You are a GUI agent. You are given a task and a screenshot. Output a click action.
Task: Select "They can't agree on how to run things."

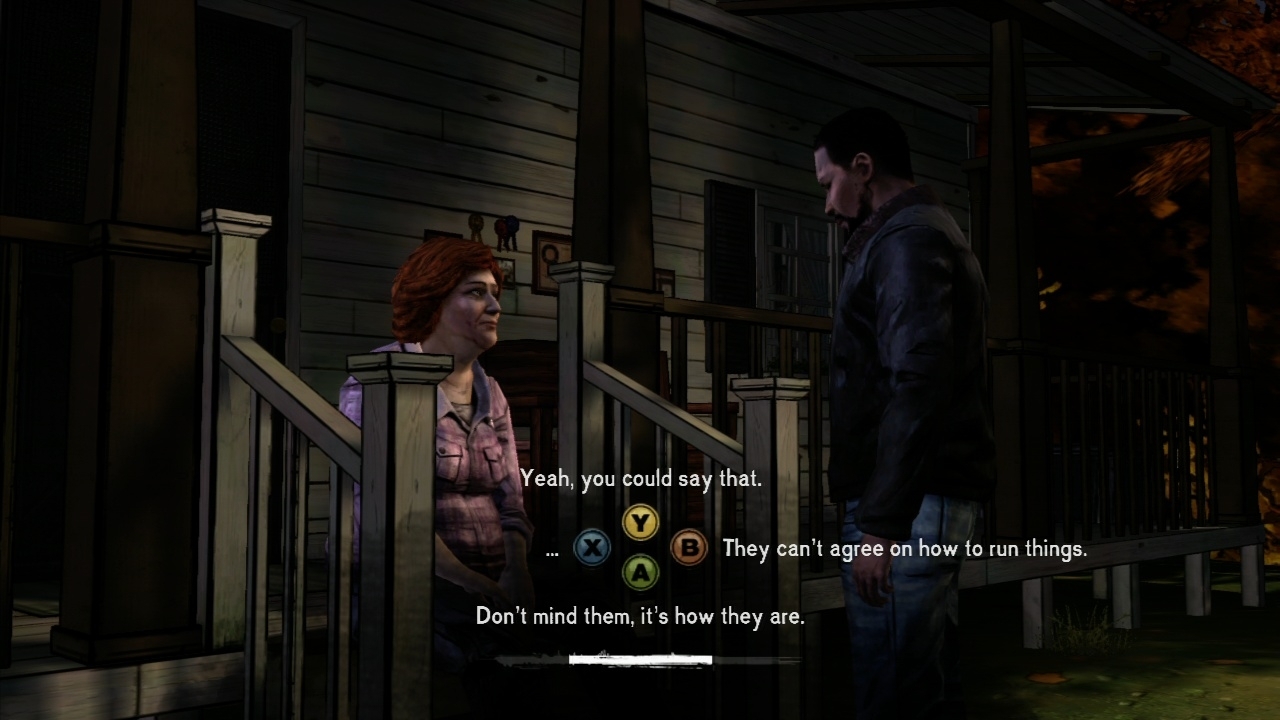[903, 549]
